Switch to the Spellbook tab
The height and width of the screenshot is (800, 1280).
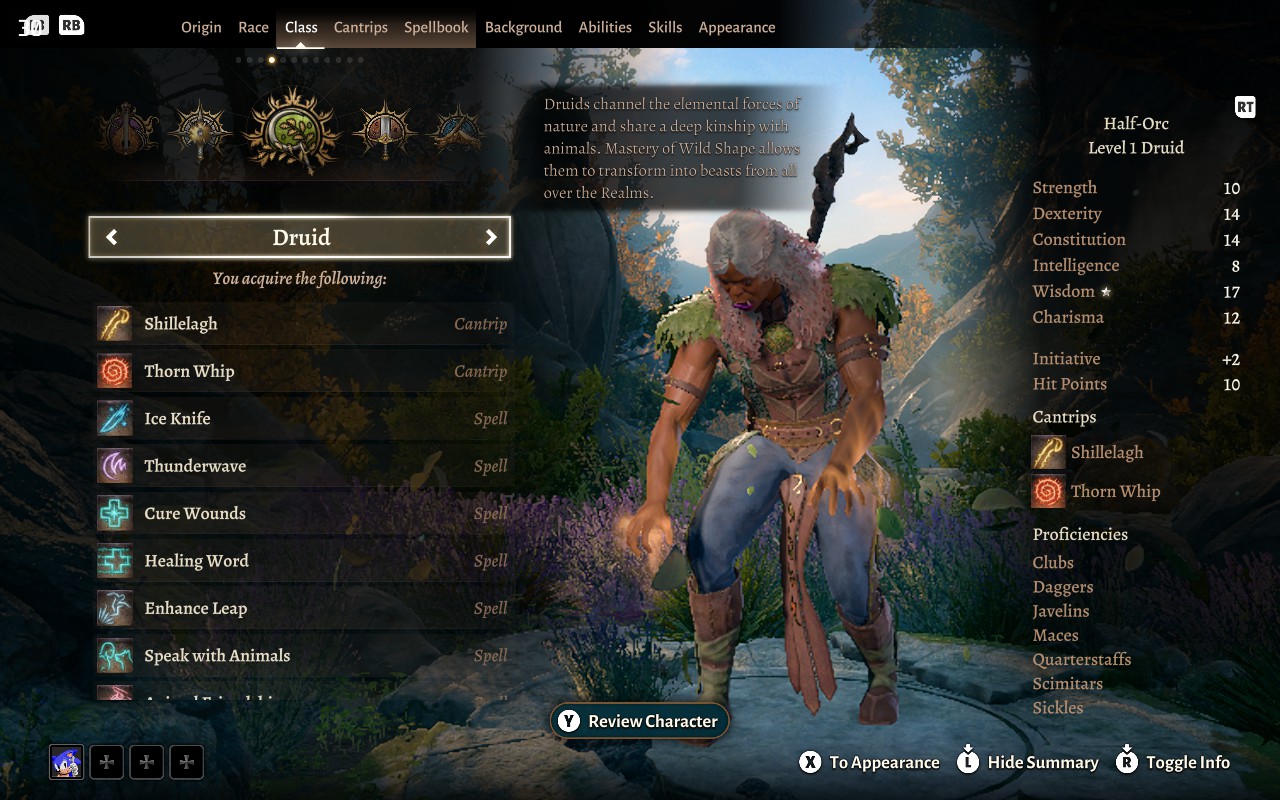coord(435,27)
